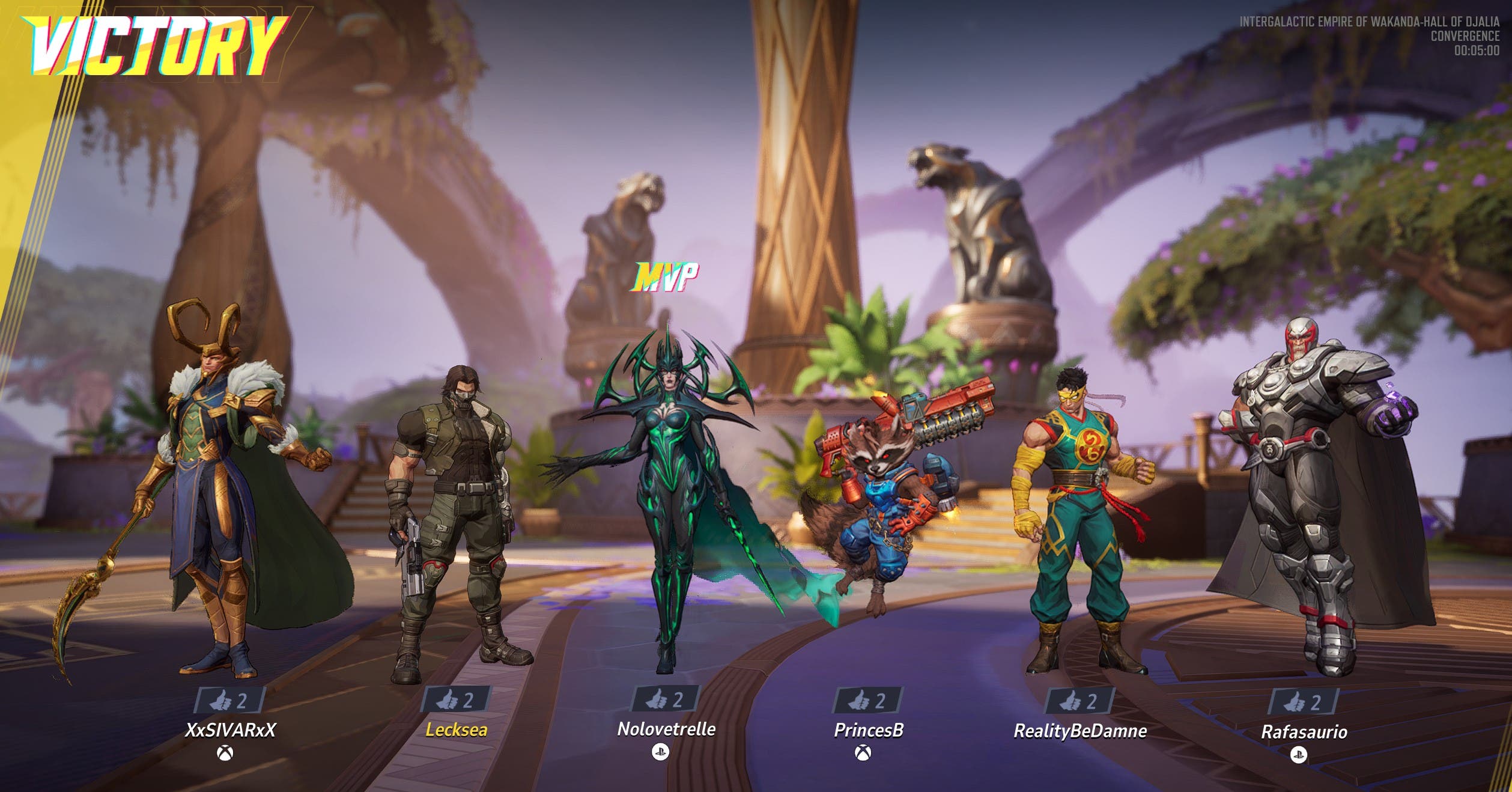The height and width of the screenshot is (792, 1512).
Task: Give Rafasaurio a thumbs-up
Action: tap(1304, 702)
